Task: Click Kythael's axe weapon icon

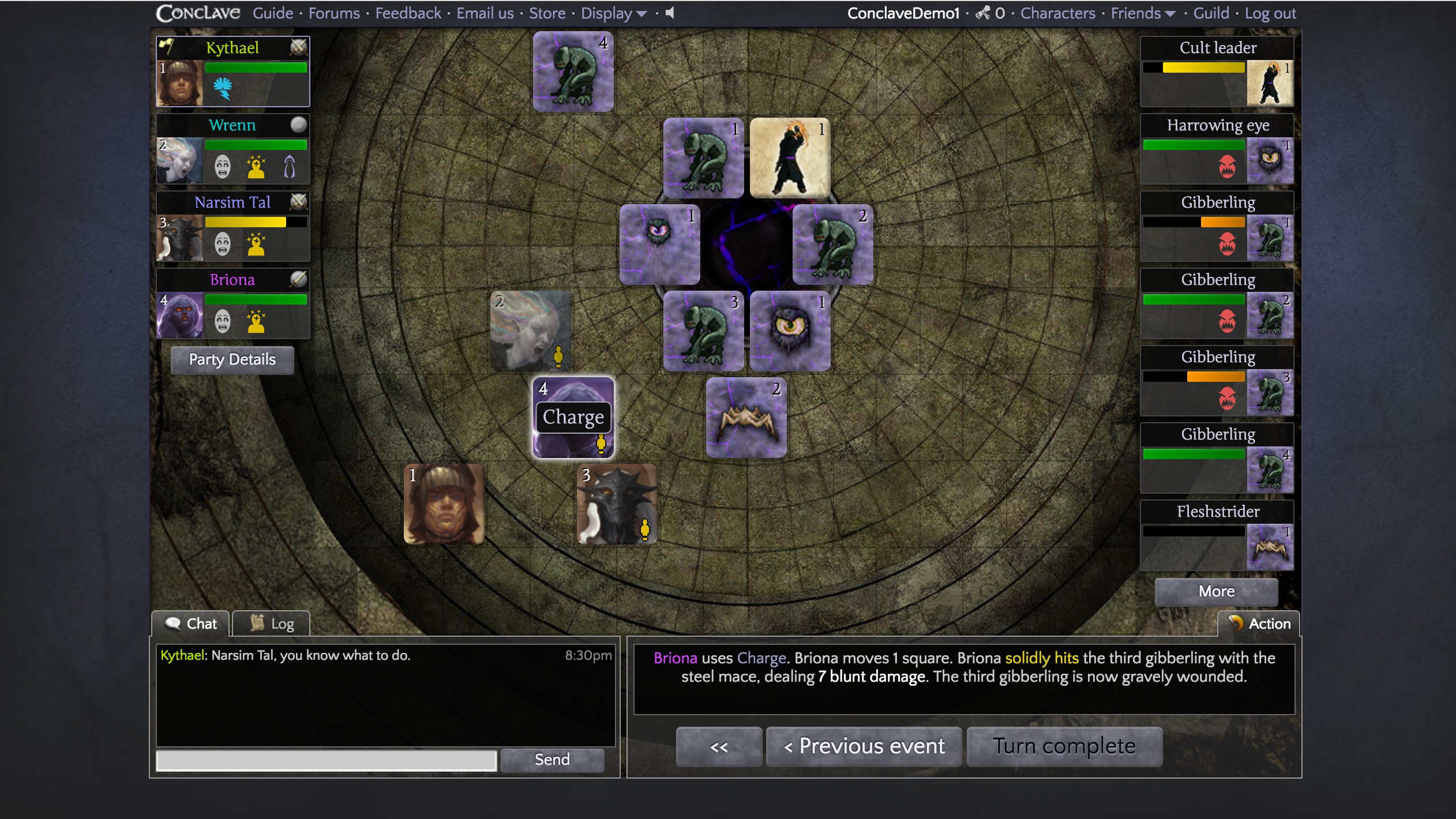Action: coord(166,46)
